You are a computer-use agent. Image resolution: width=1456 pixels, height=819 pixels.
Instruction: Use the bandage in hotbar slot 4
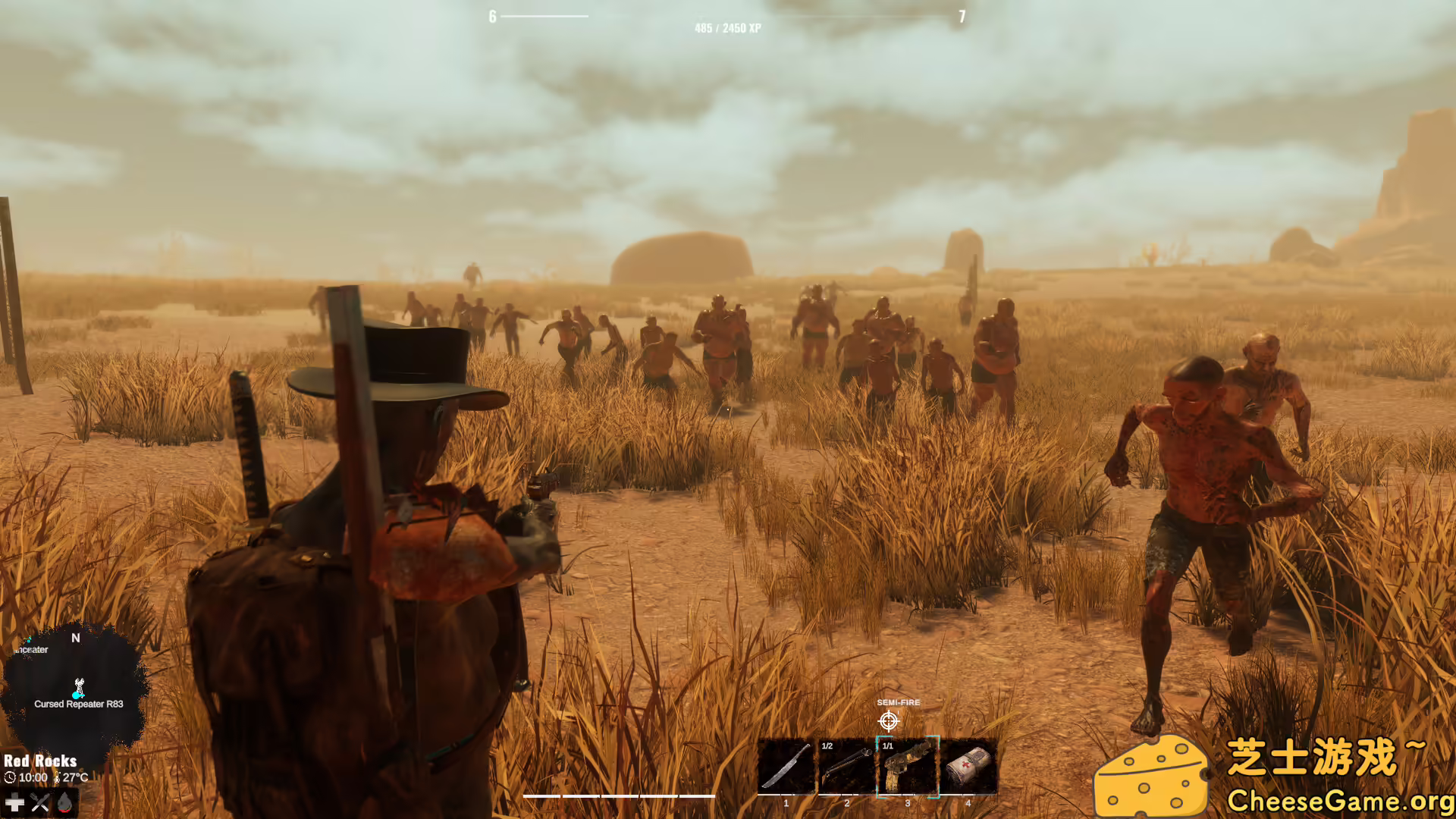[x=968, y=766]
